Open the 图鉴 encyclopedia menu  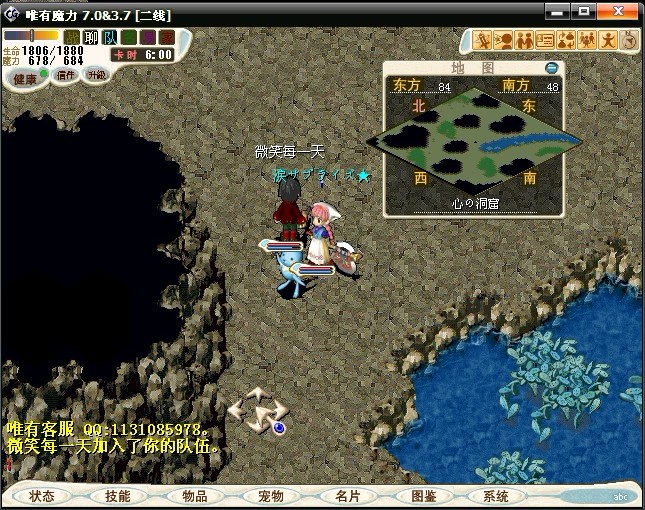click(423, 496)
